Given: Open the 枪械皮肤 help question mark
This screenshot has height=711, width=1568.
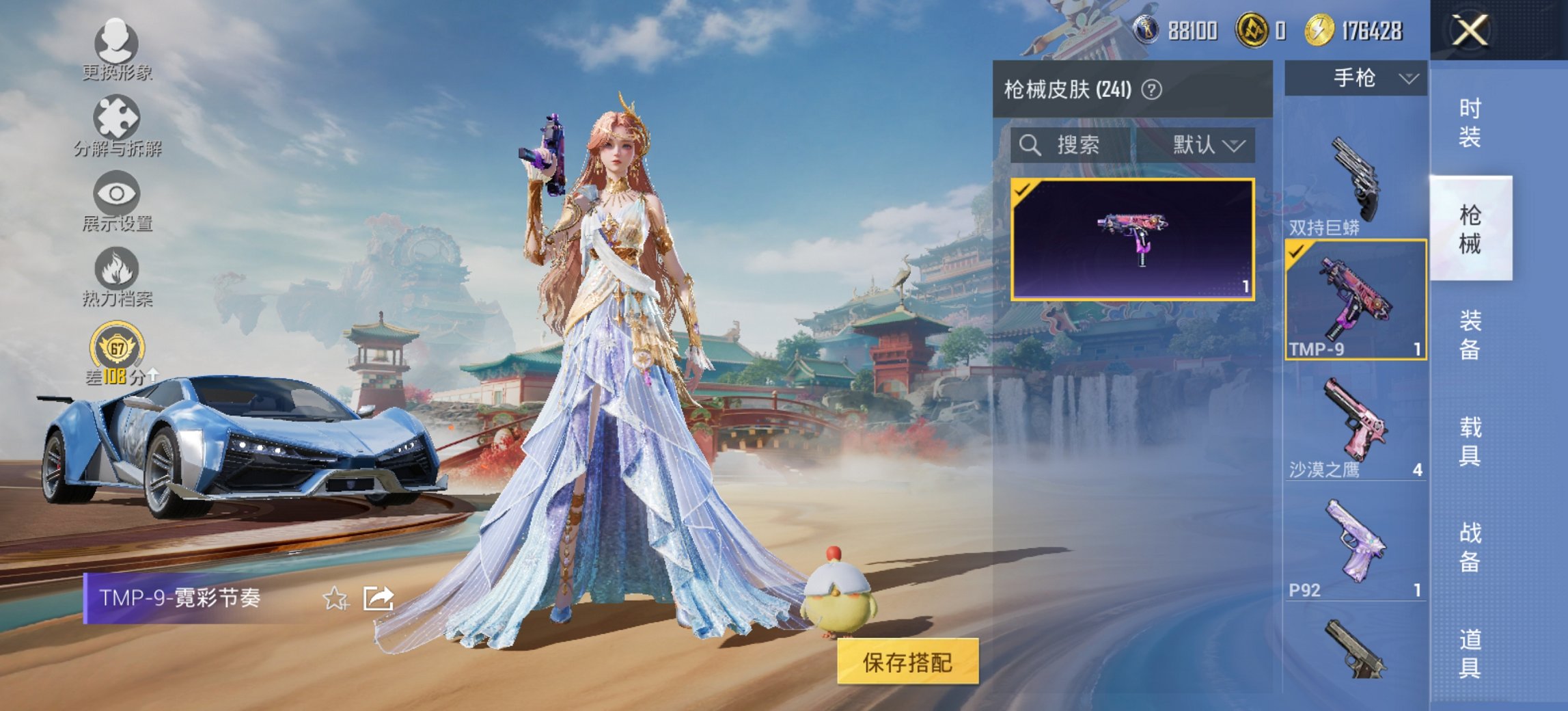Looking at the screenshot, I should pyautogui.click(x=1153, y=90).
